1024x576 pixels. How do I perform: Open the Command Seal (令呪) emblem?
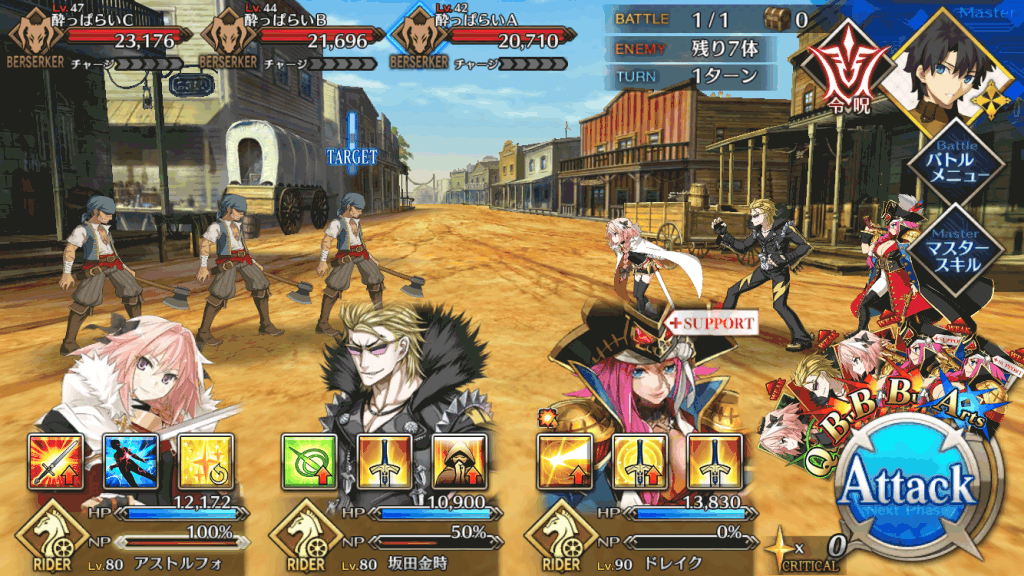[x=840, y=78]
